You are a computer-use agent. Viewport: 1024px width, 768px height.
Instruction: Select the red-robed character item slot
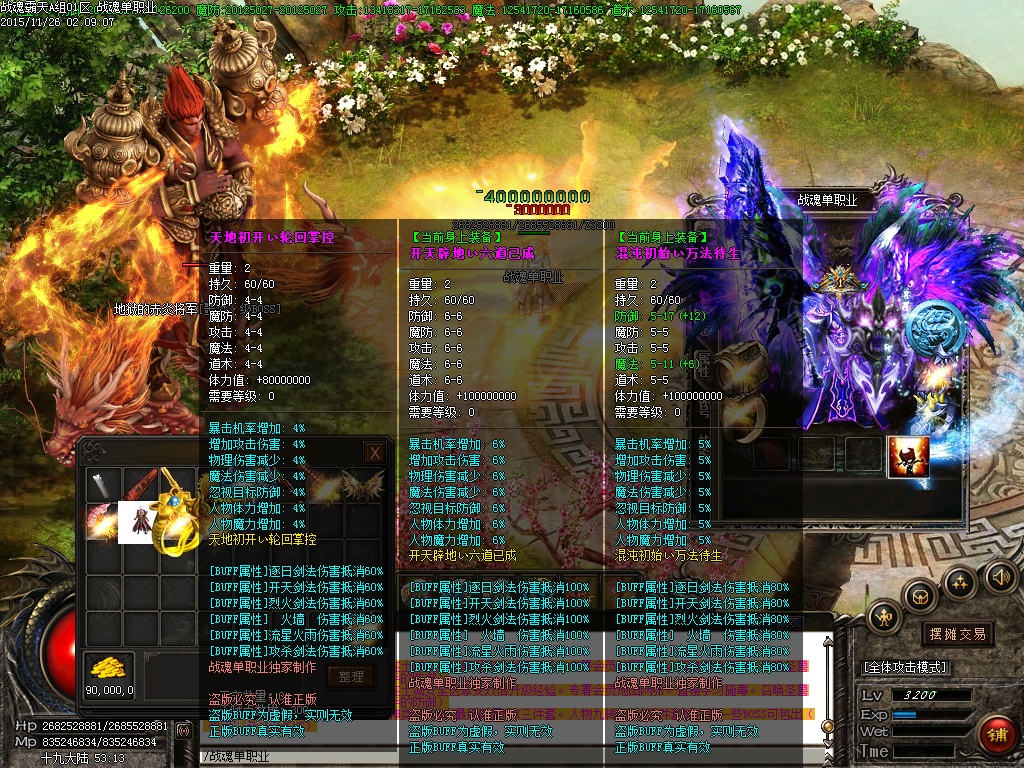coord(137,522)
